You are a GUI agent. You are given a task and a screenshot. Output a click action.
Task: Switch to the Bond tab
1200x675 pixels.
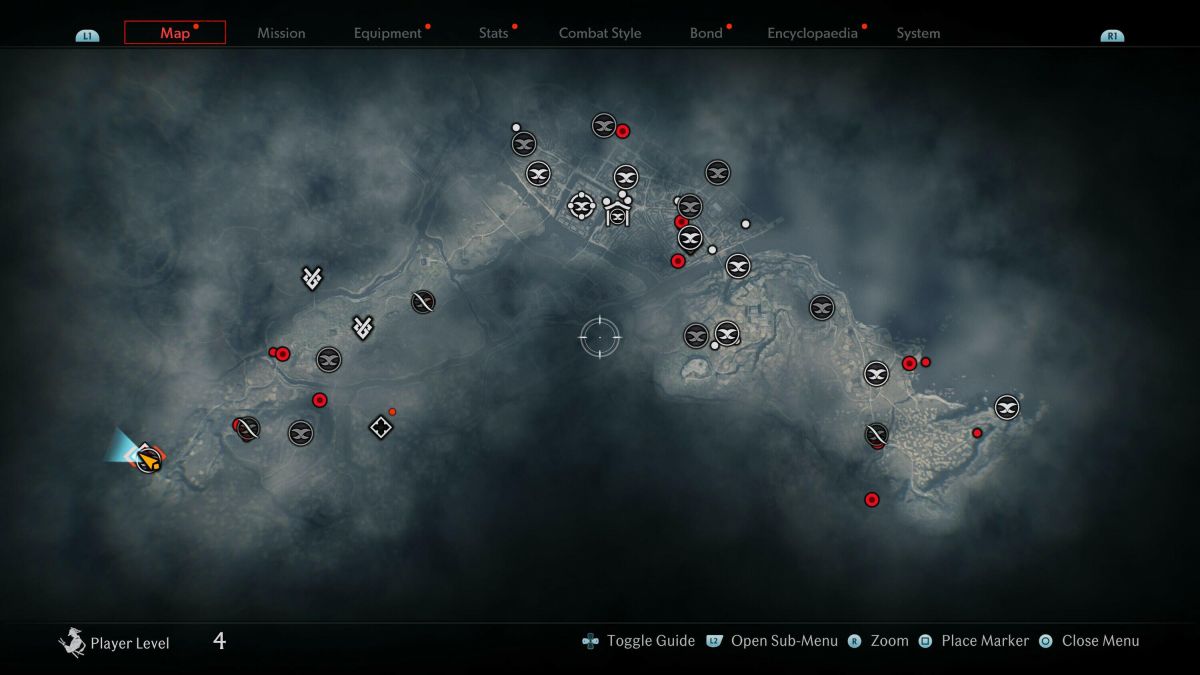[706, 33]
